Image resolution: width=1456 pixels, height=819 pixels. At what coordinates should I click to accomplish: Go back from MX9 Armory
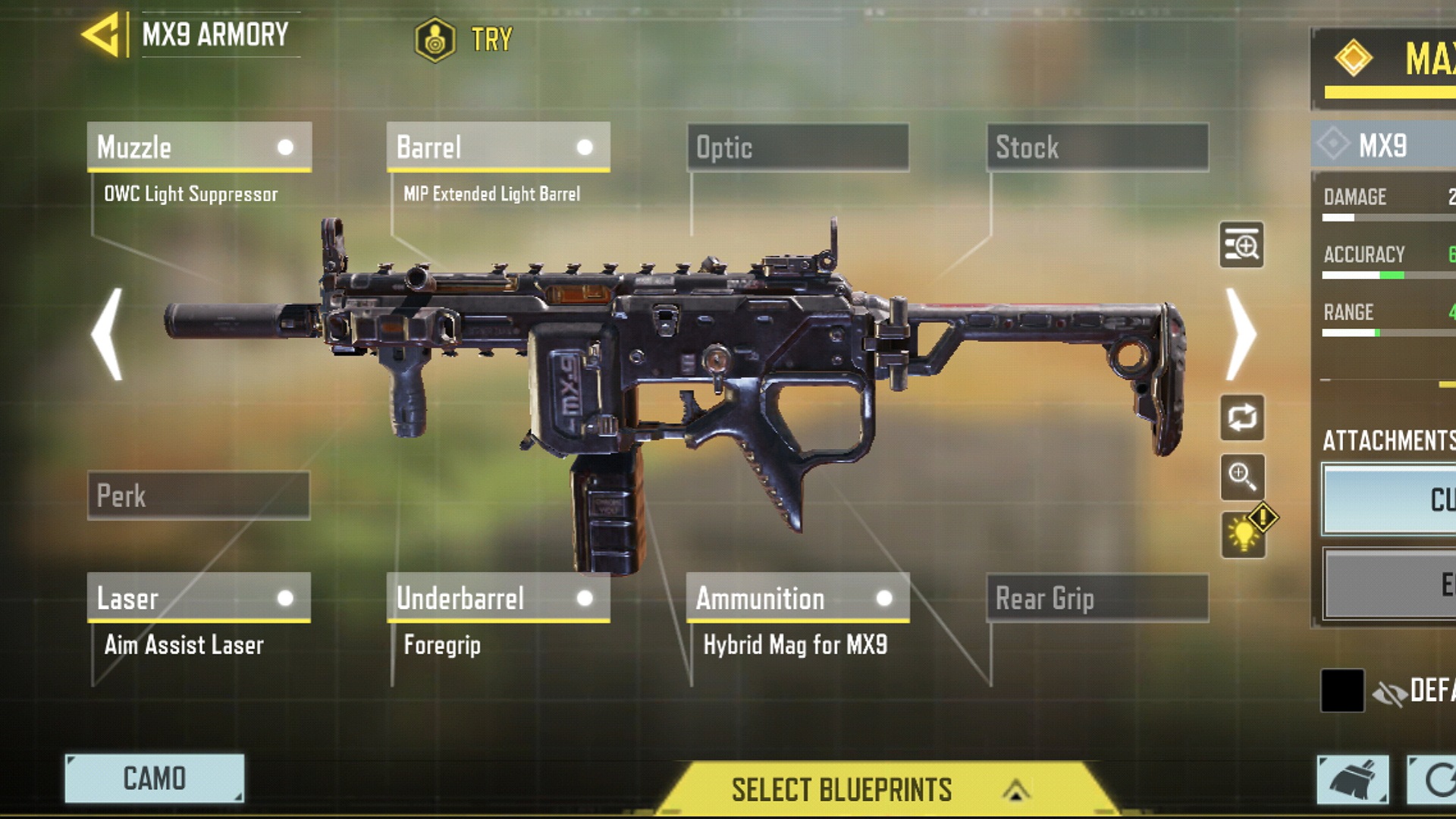102,34
